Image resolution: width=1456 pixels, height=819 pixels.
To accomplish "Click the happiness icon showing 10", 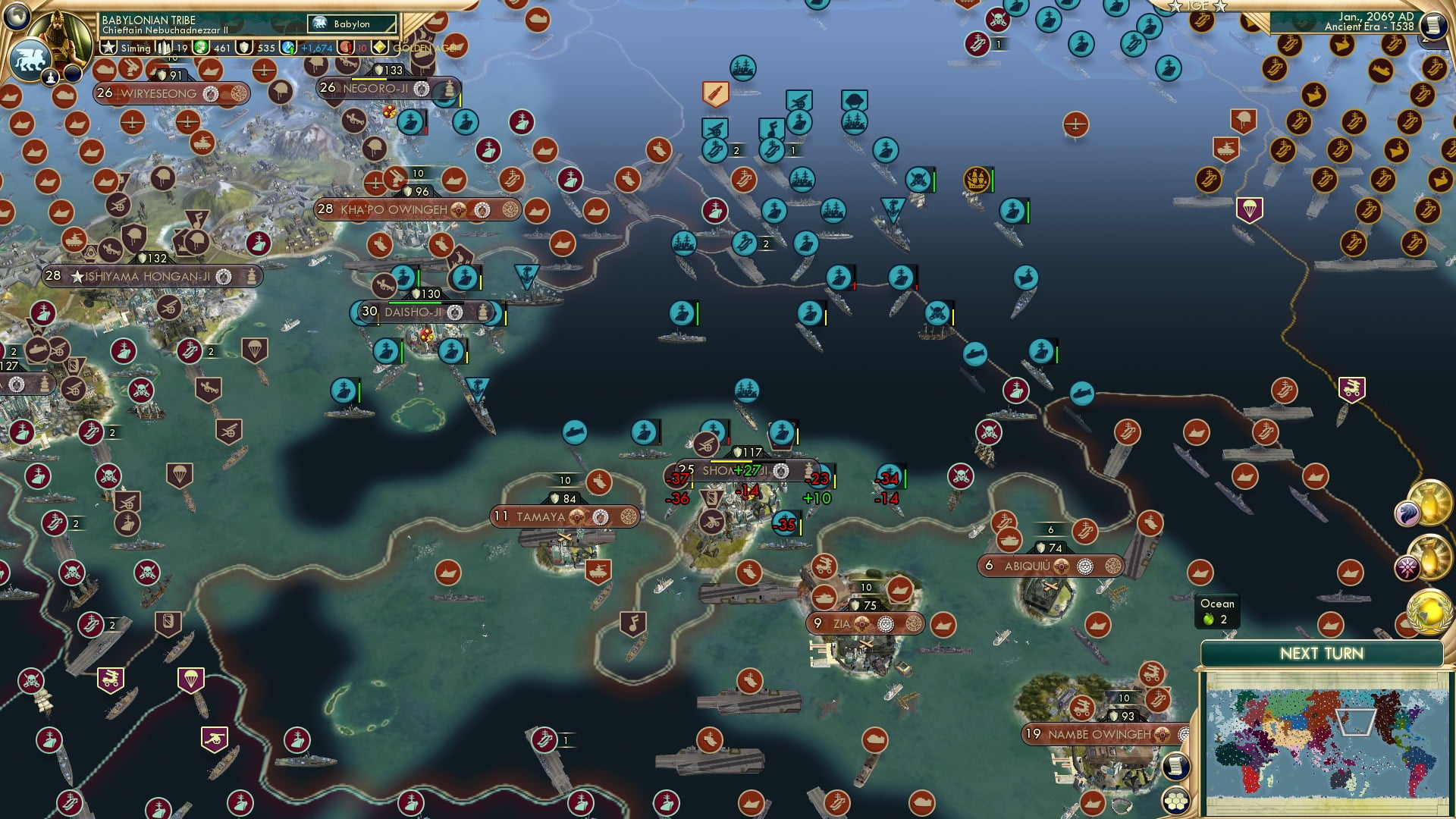I will (x=346, y=47).
